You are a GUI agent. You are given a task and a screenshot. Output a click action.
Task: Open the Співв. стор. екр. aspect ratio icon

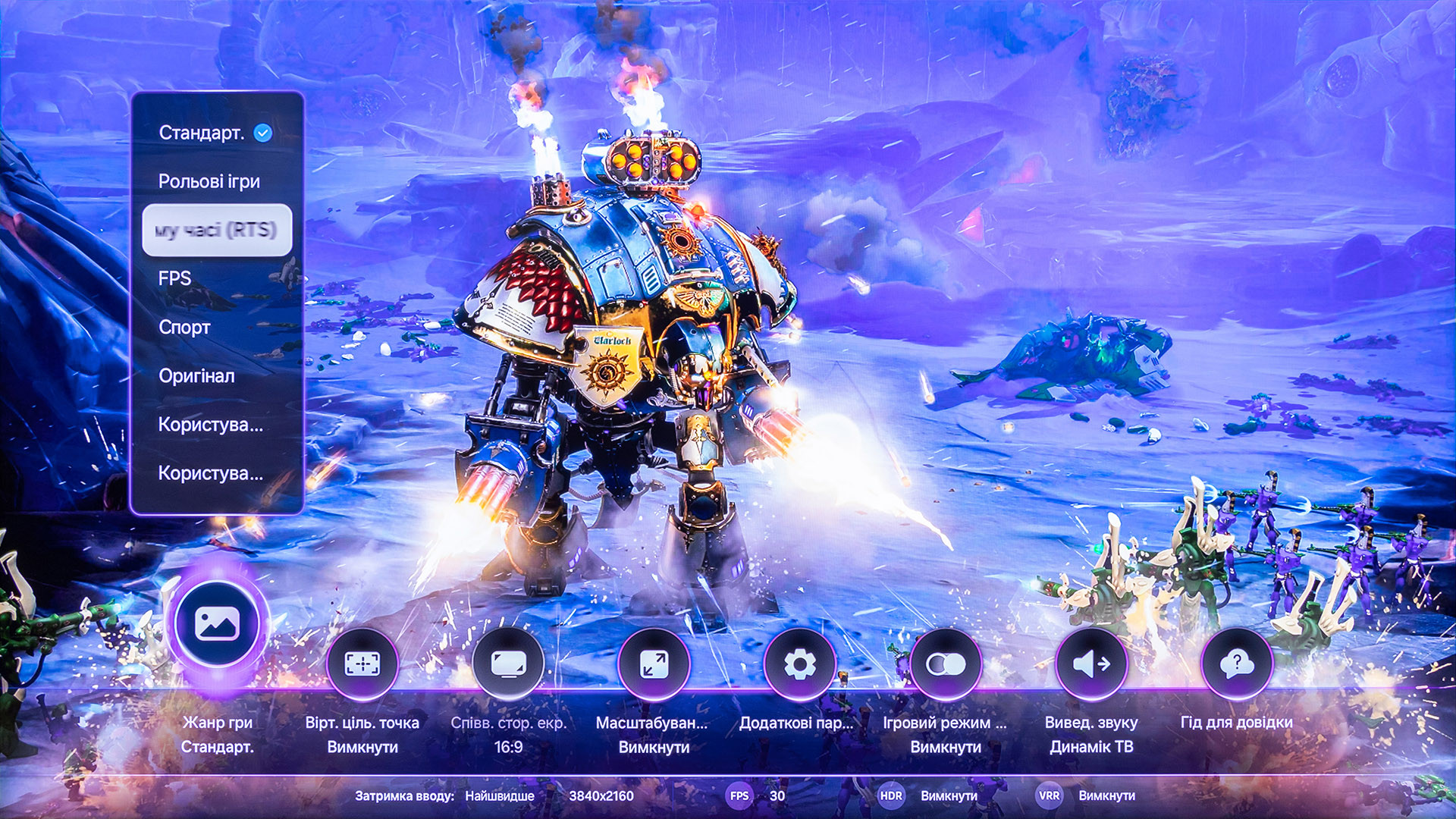pos(508,664)
